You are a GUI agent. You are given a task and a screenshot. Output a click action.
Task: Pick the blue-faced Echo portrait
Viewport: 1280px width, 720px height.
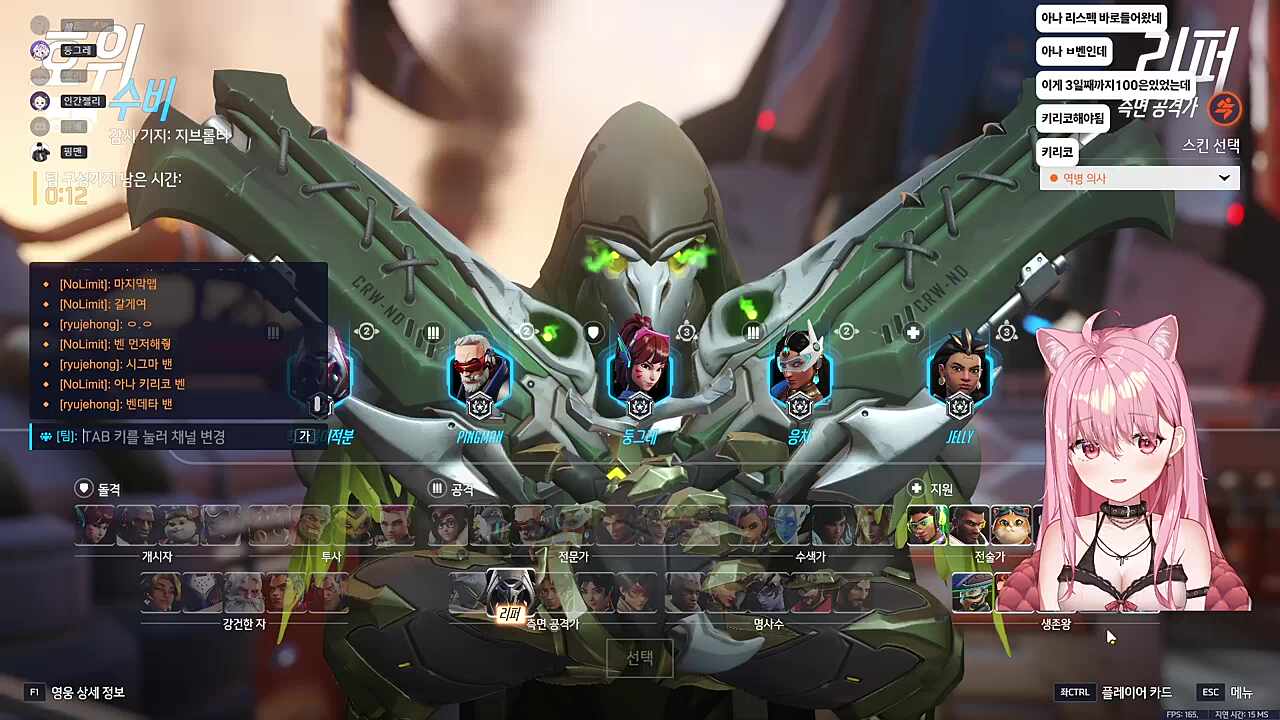coord(789,525)
